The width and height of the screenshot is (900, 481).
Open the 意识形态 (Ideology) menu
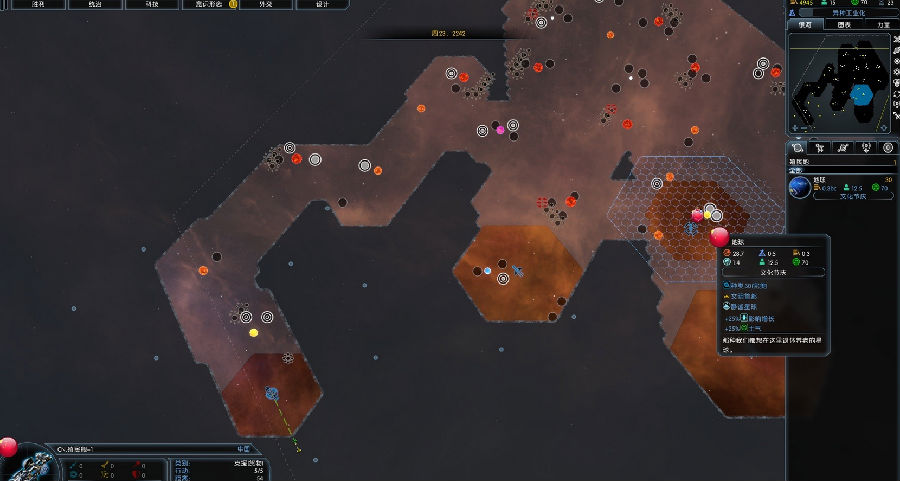pos(209,4)
